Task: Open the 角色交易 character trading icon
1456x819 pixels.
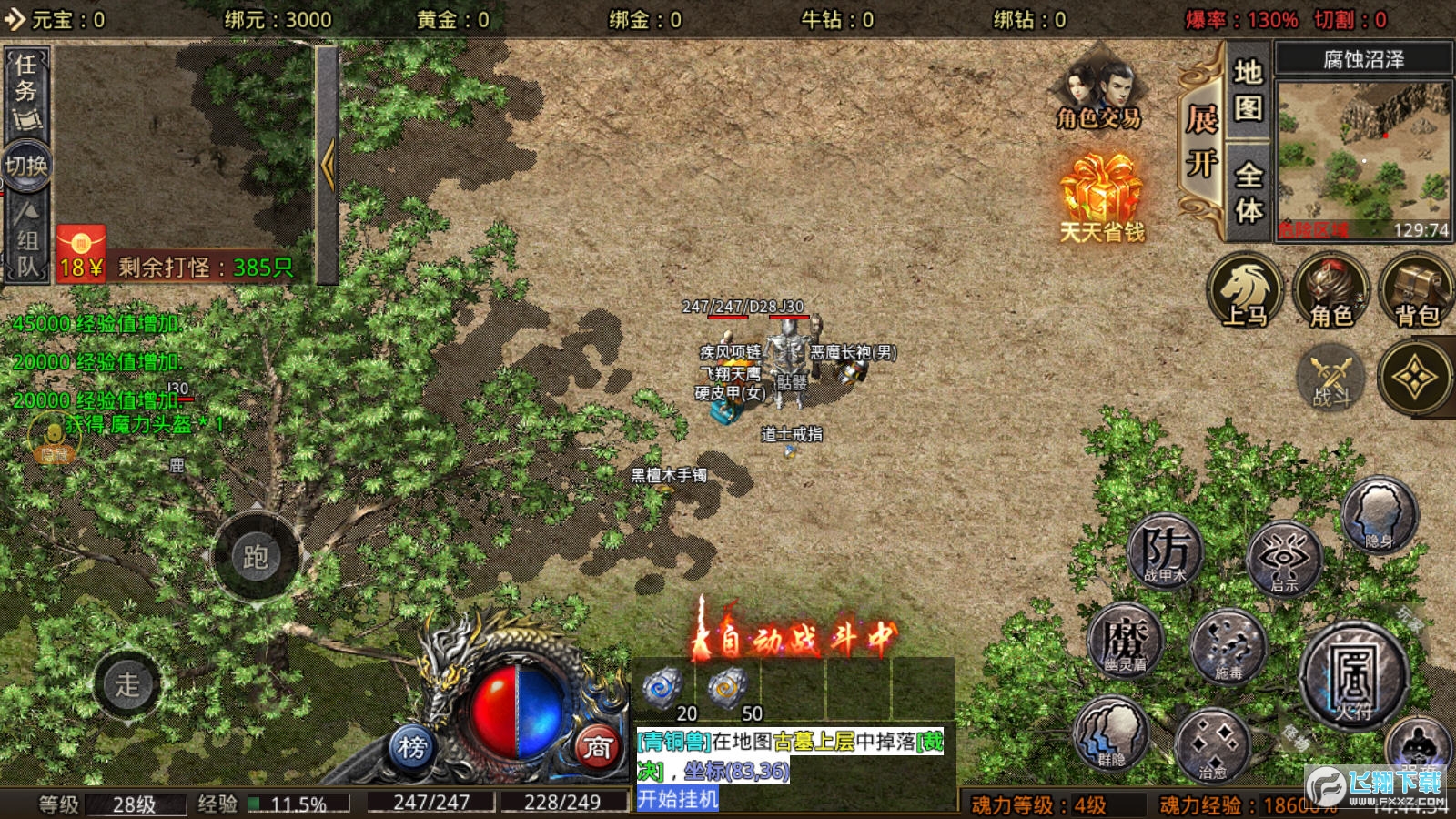Action: [1098, 96]
